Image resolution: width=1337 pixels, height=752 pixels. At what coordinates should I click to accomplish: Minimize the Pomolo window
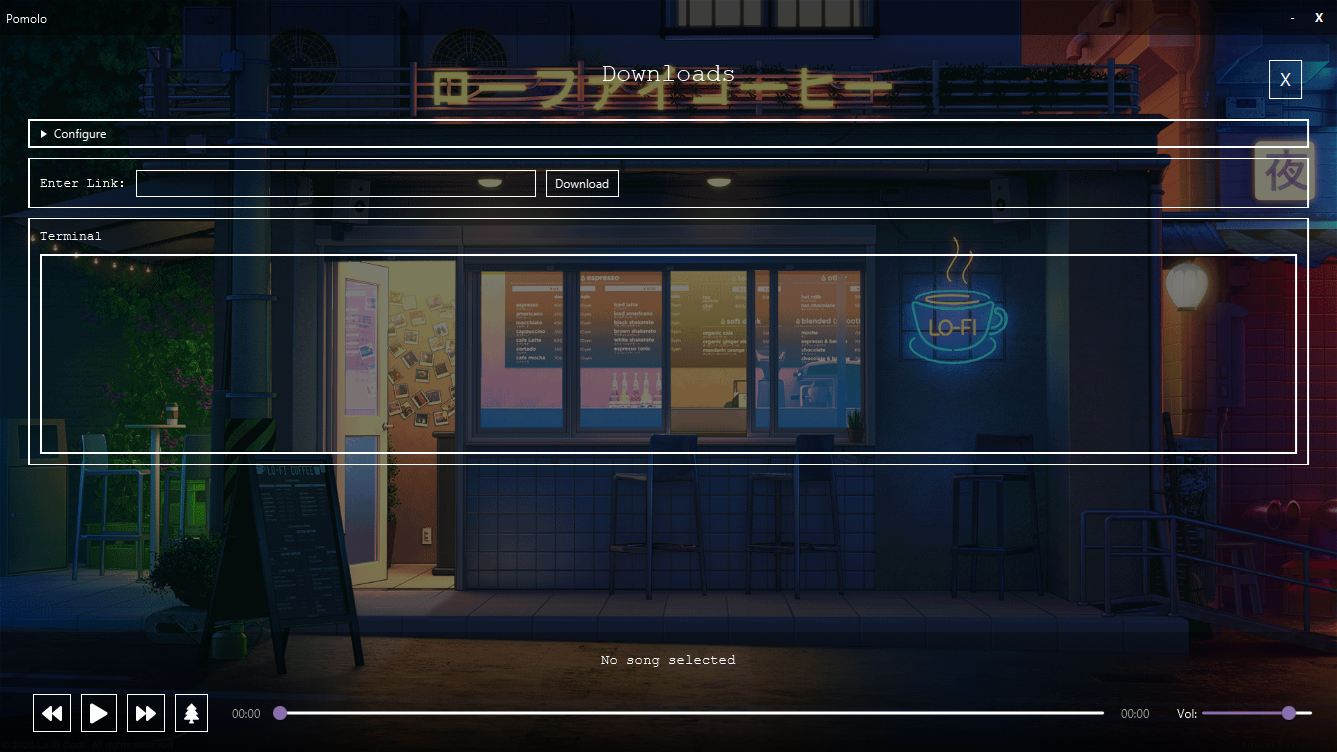coord(1292,17)
